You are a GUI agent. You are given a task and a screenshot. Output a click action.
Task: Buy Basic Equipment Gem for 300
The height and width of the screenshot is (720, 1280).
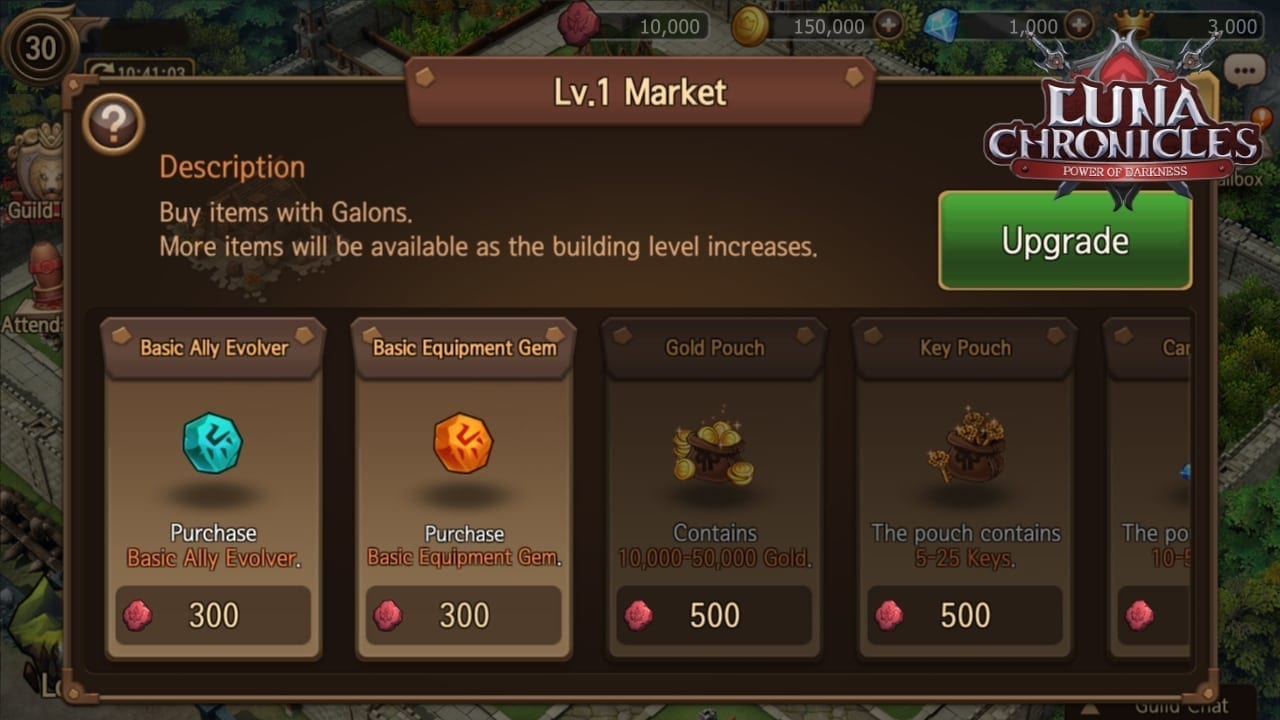[463, 615]
